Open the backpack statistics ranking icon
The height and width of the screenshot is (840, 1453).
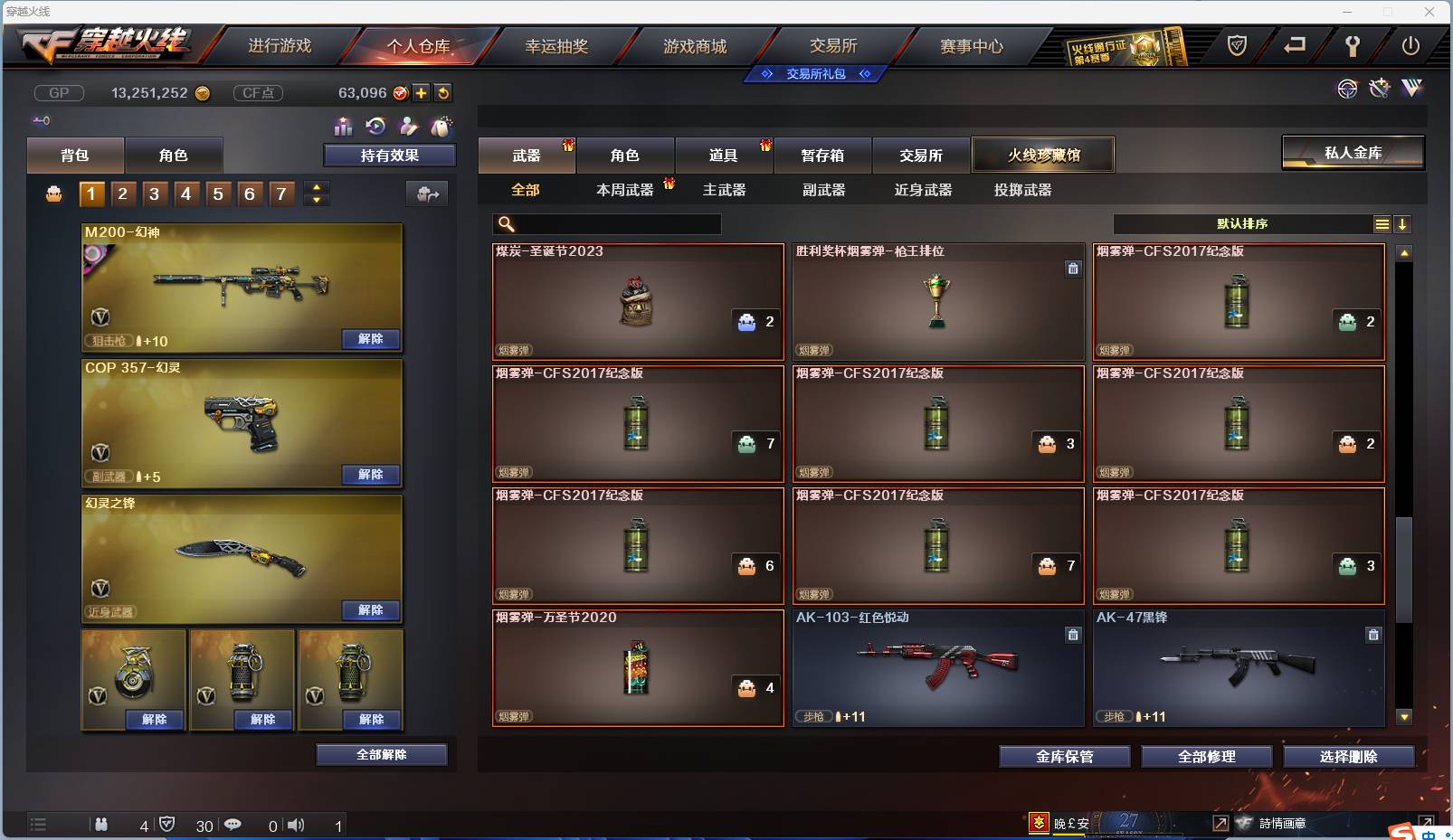coord(344,127)
